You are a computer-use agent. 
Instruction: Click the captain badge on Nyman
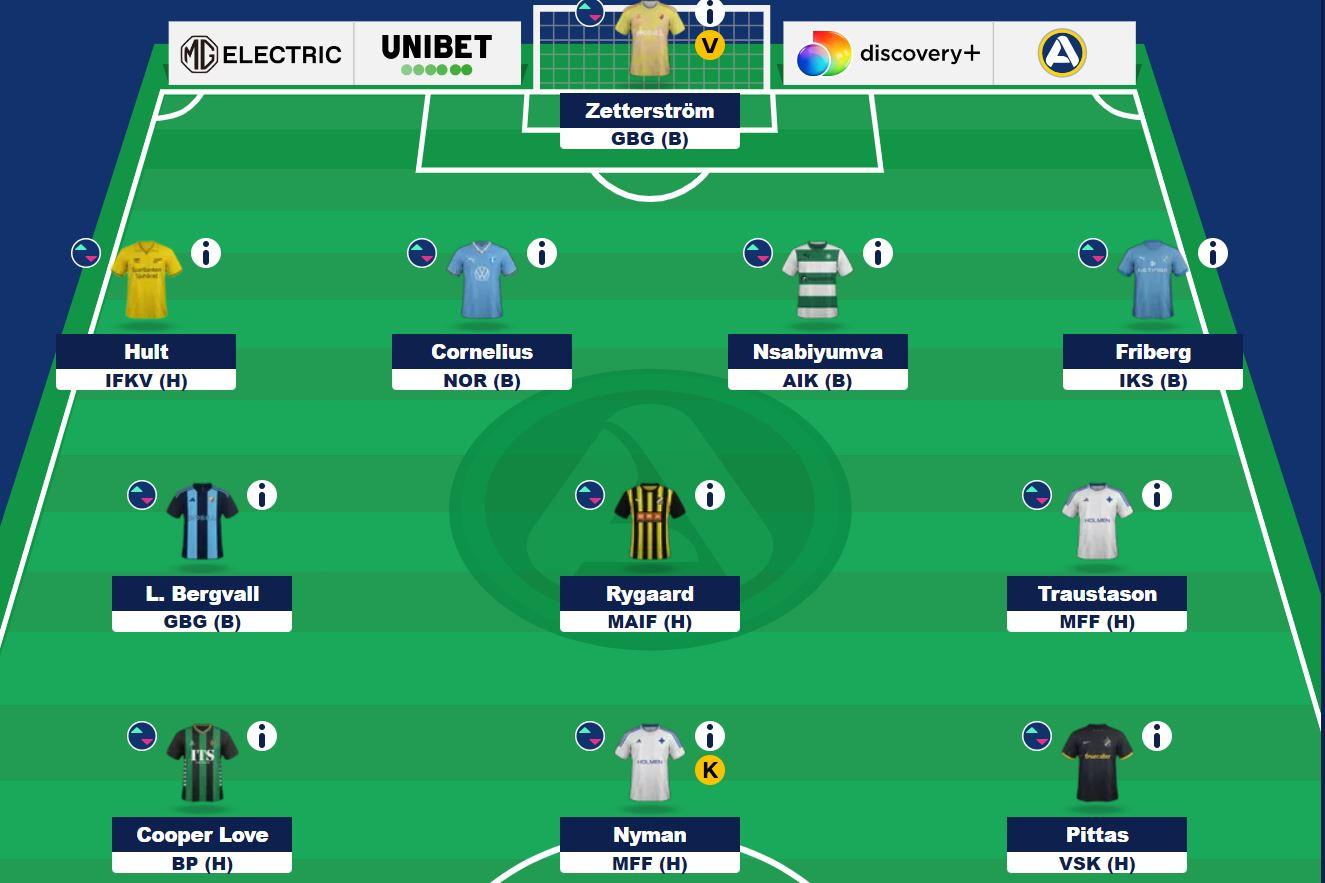[710, 771]
